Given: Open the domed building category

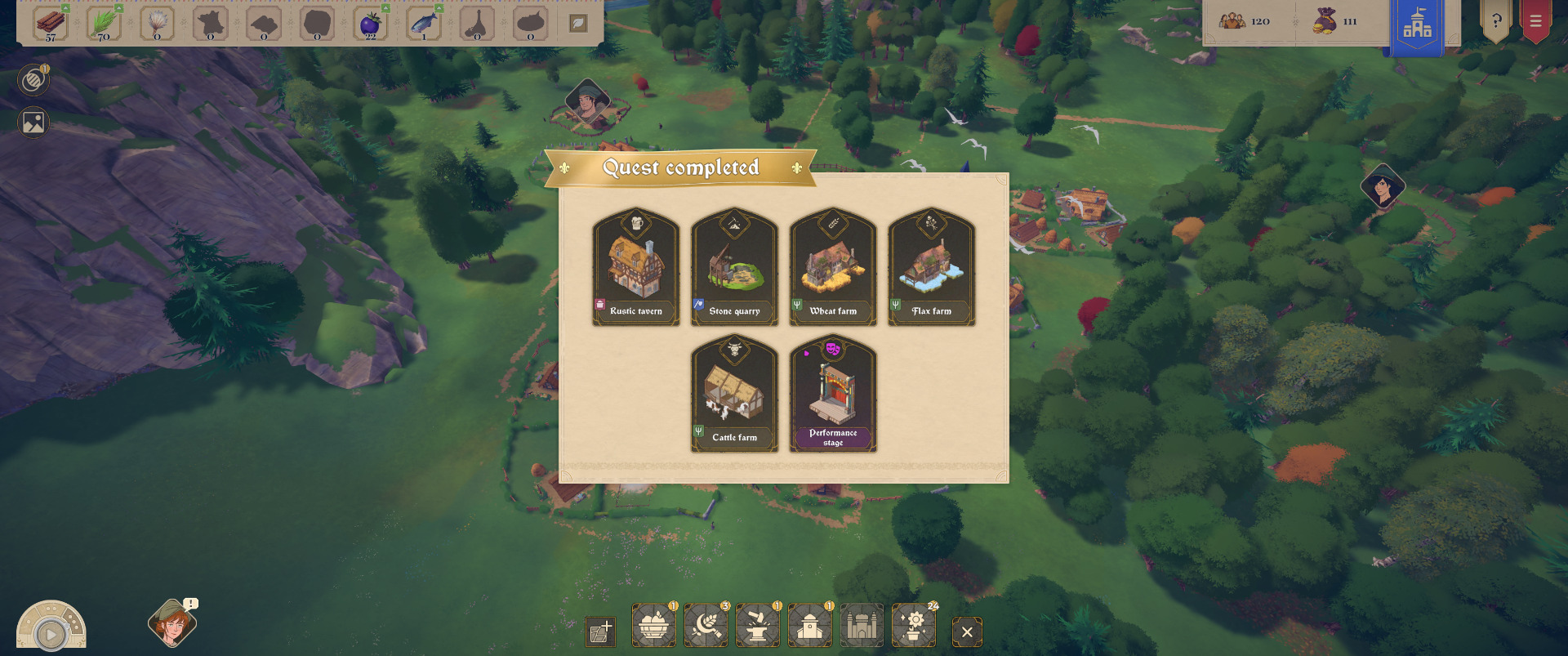Looking at the screenshot, I should tap(810, 627).
